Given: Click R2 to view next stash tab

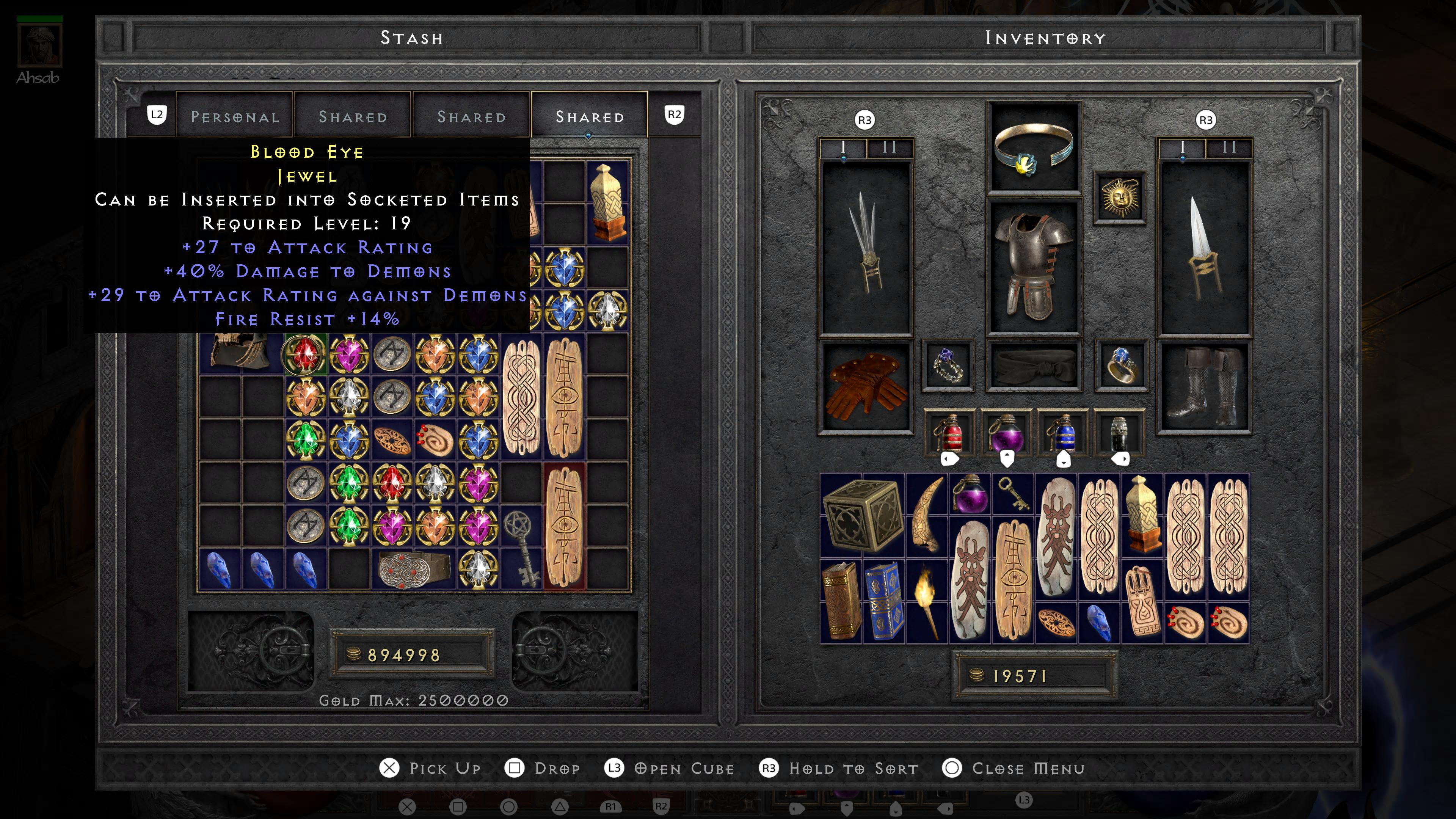Looking at the screenshot, I should pos(674,115).
